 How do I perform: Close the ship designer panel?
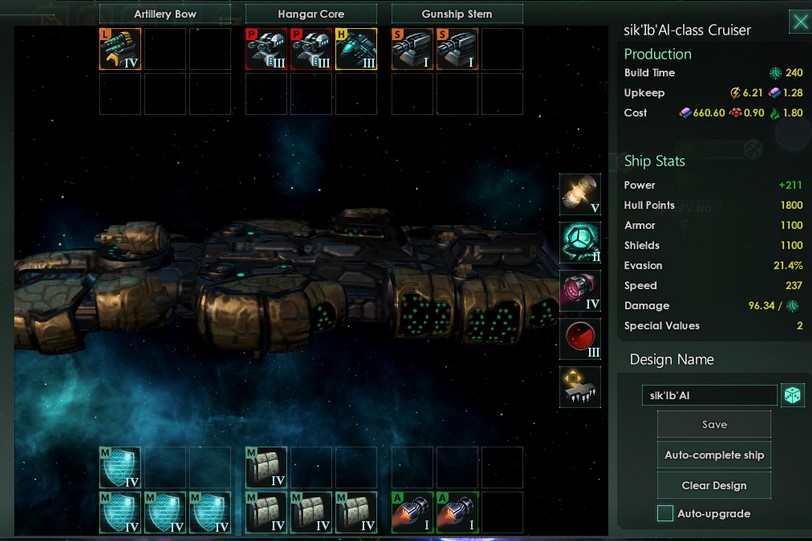(x=799, y=22)
